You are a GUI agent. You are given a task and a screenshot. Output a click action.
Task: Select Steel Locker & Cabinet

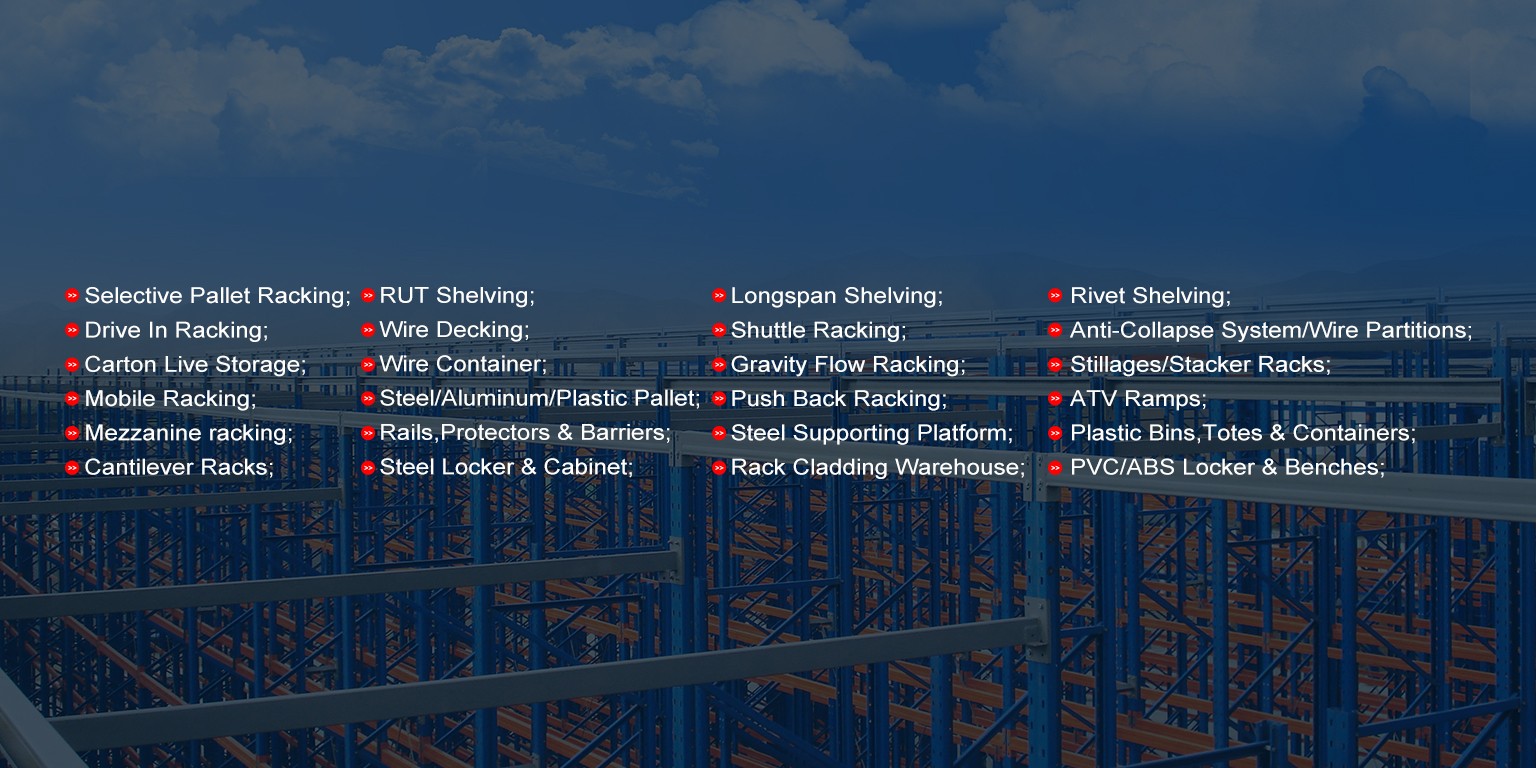pyautogui.click(x=505, y=467)
